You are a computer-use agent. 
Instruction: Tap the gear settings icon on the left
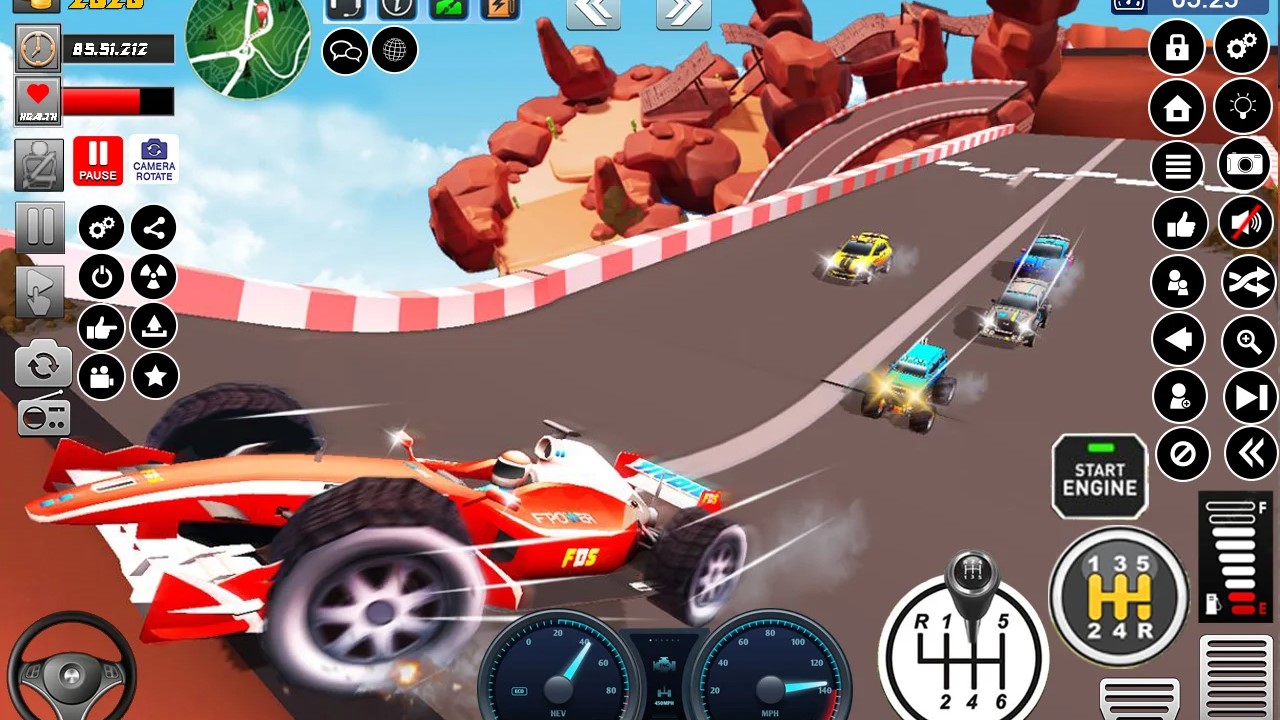click(101, 227)
